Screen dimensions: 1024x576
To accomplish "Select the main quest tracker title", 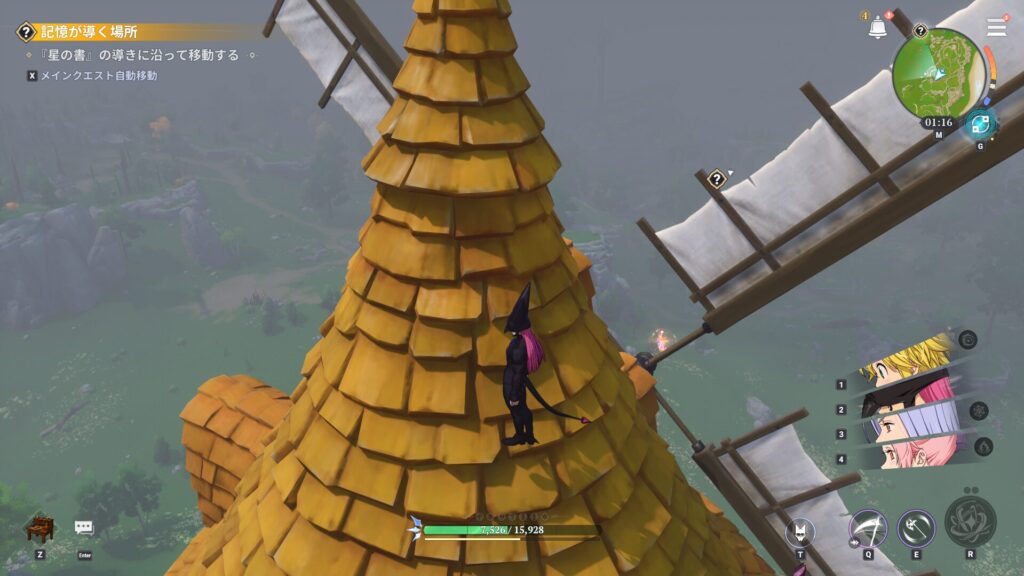I will [90, 32].
